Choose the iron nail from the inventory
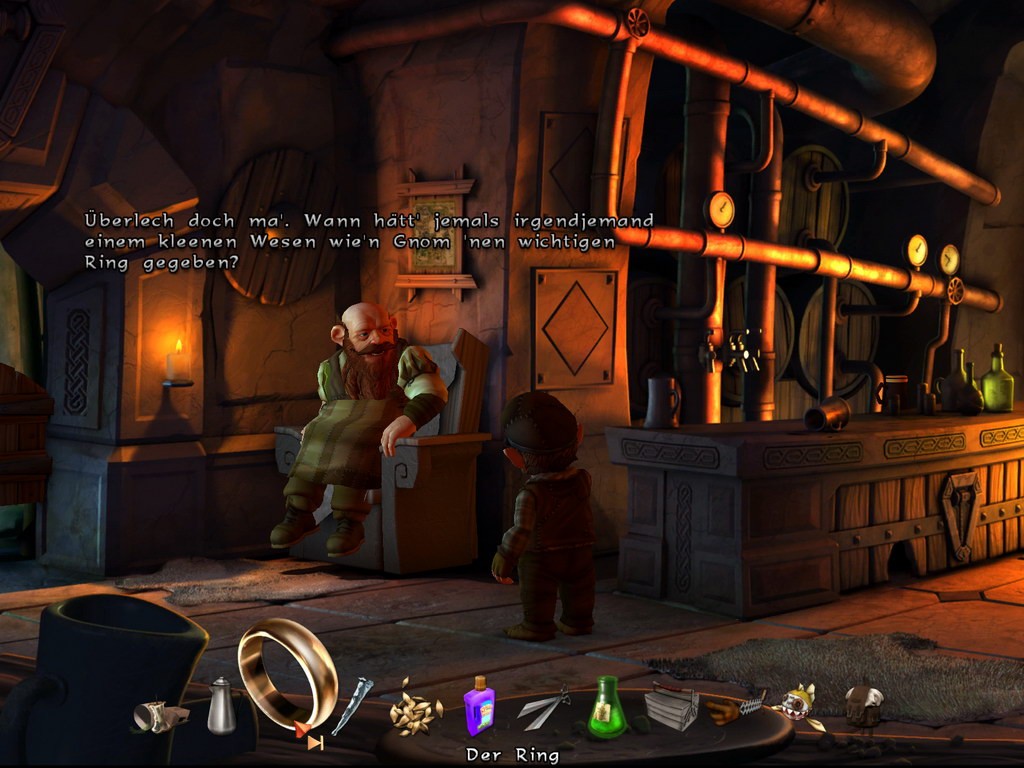The image size is (1024, 768). pos(352,705)
